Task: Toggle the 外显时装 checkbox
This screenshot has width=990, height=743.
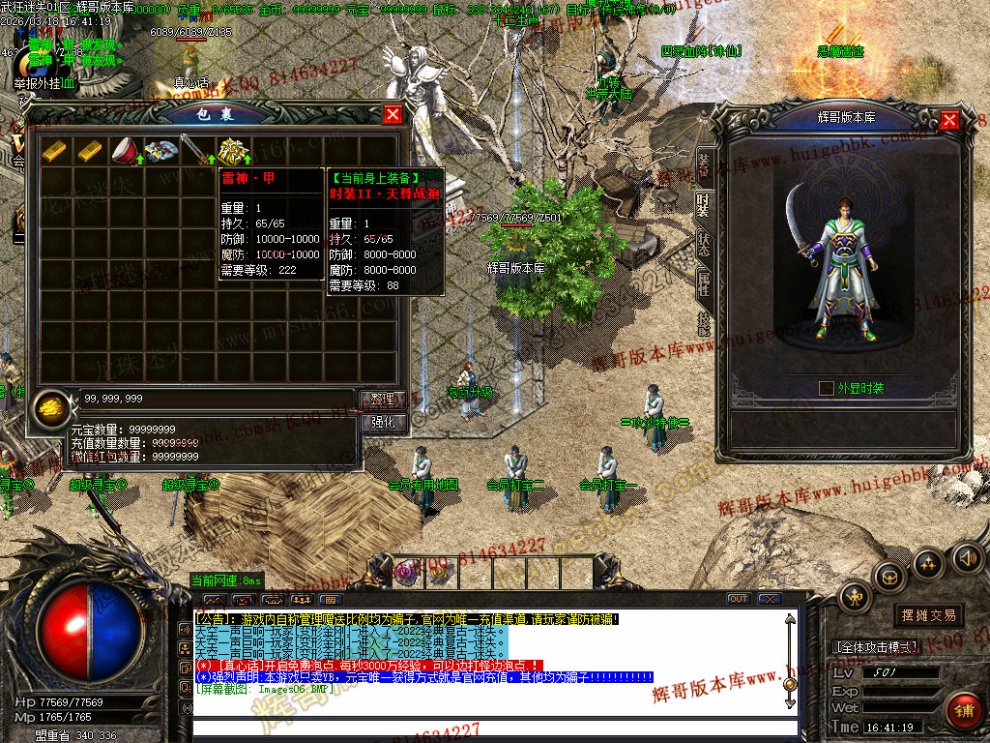Action: coord(826,388)
